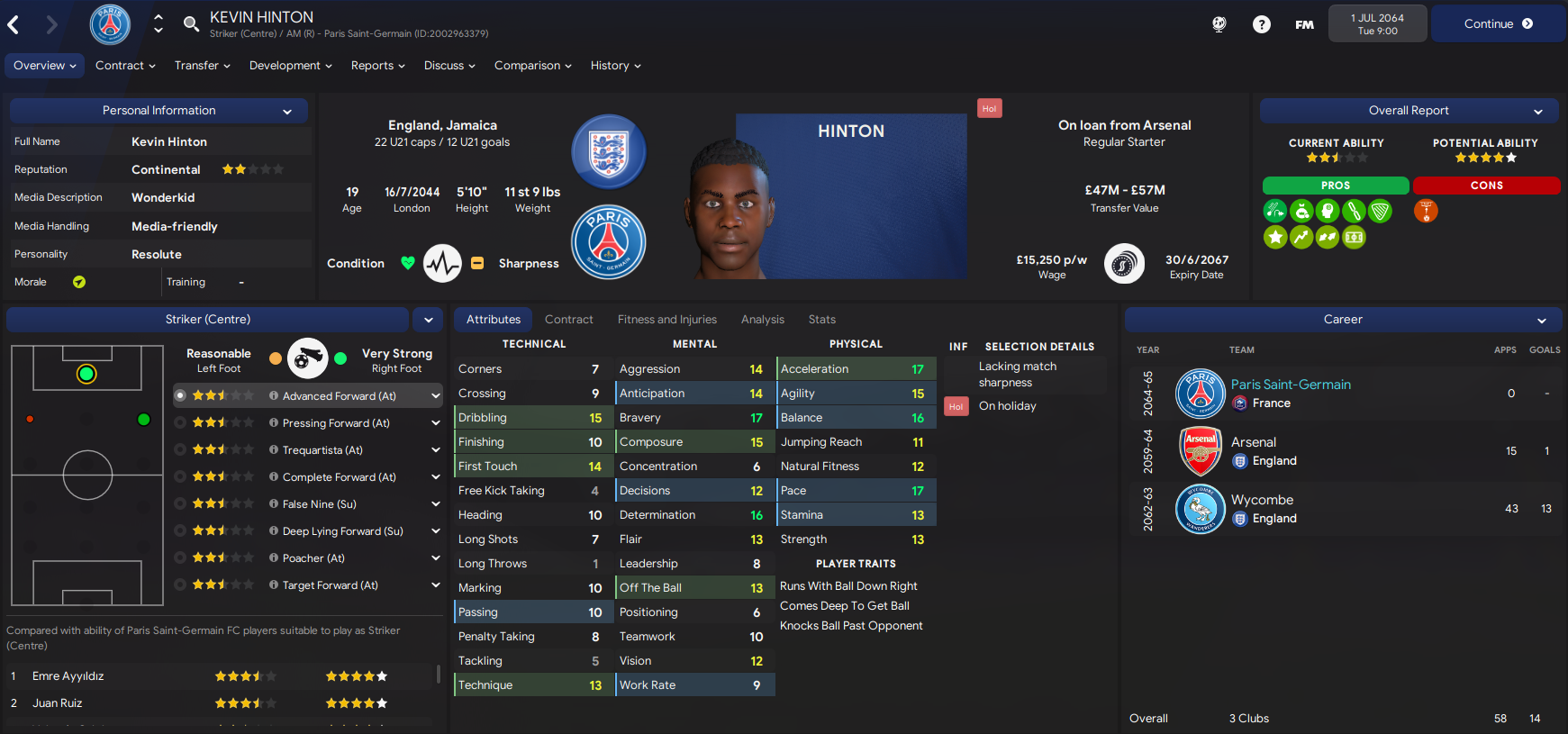Open the Comparison menu
The width and height of the screenshot is (1568, 734).
pyautogui.click(x=532, y=66)
